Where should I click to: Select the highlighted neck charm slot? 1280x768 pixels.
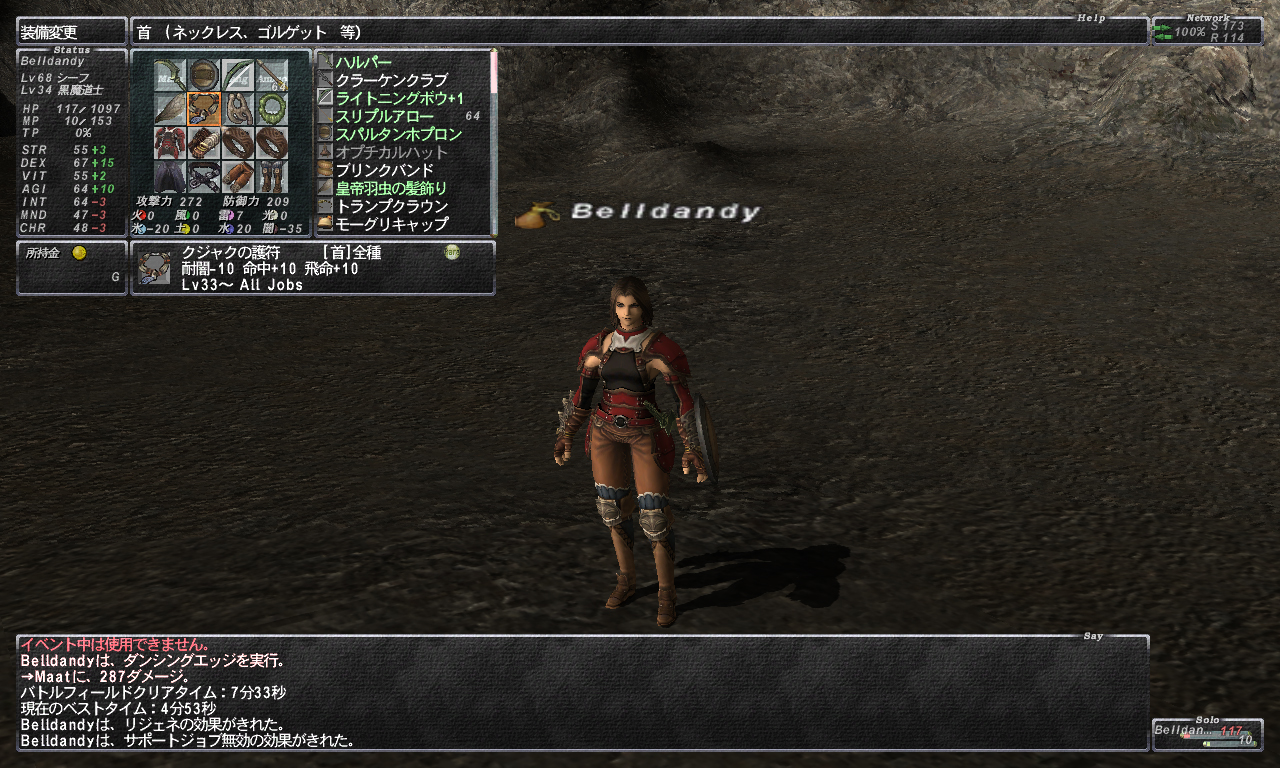coord(204,108)
